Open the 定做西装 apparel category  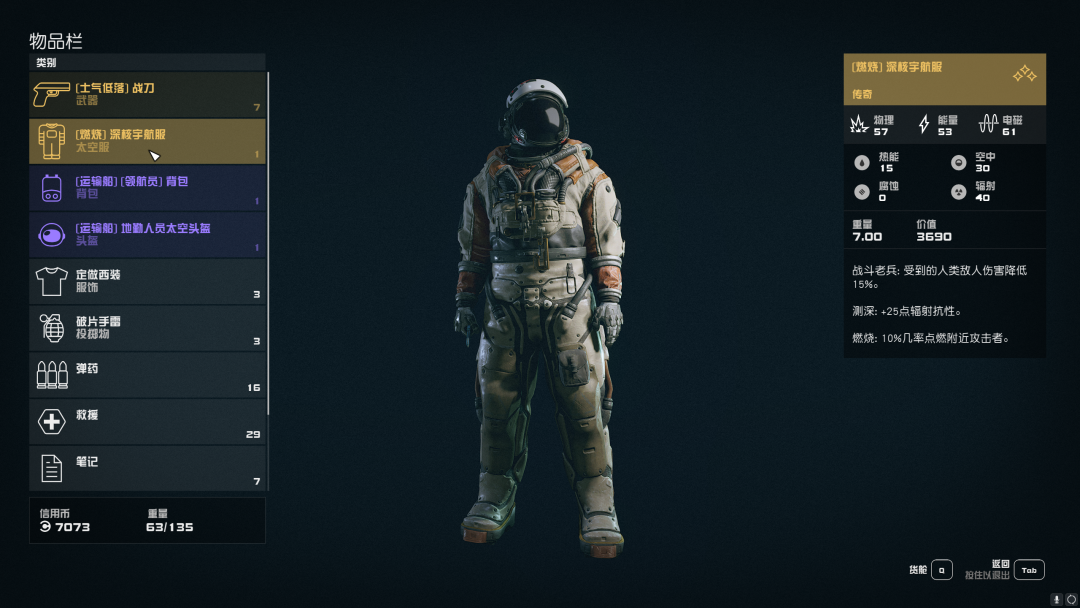tap(148, 281)
